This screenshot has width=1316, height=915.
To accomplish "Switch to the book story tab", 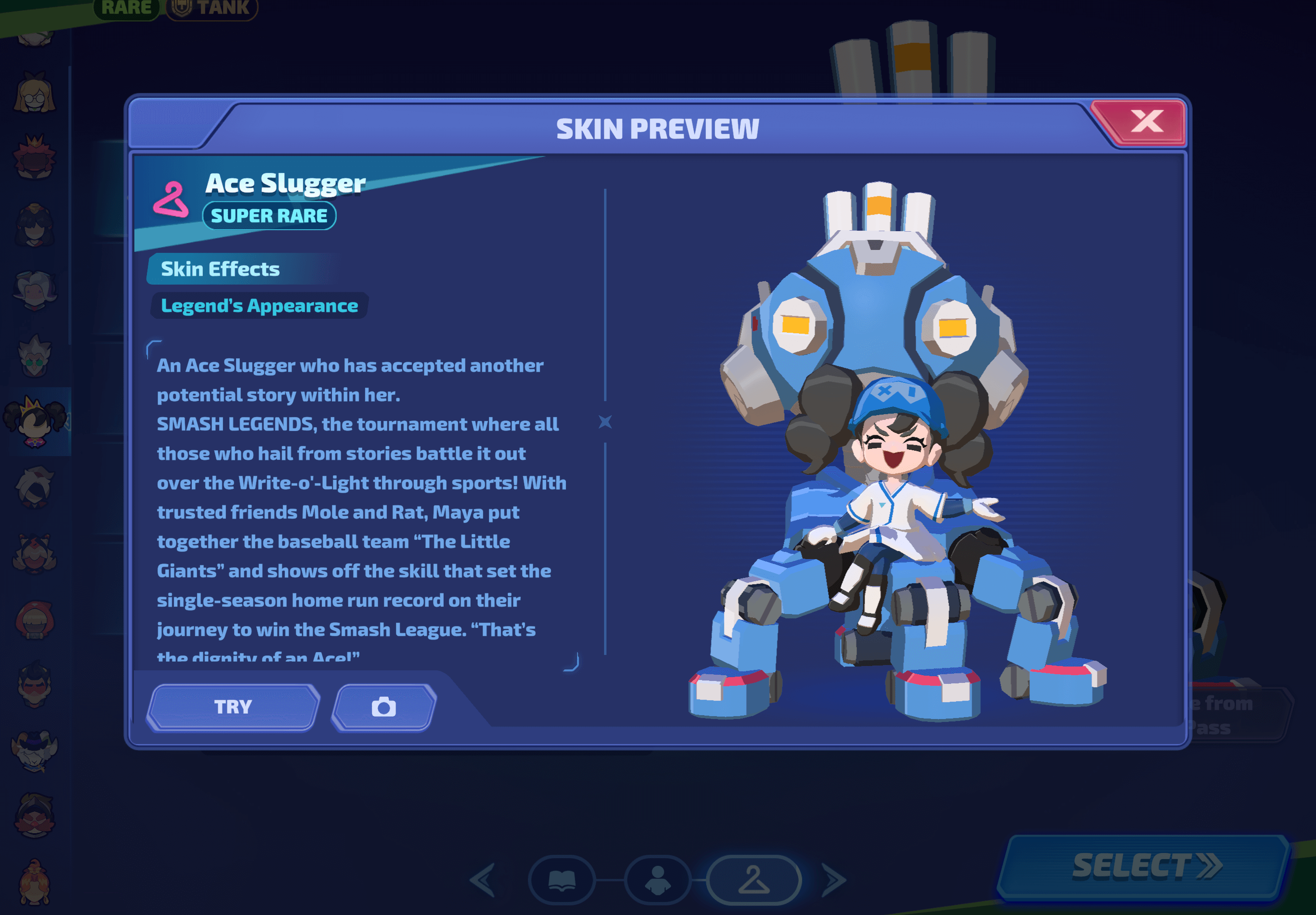I will click(562, 880).
